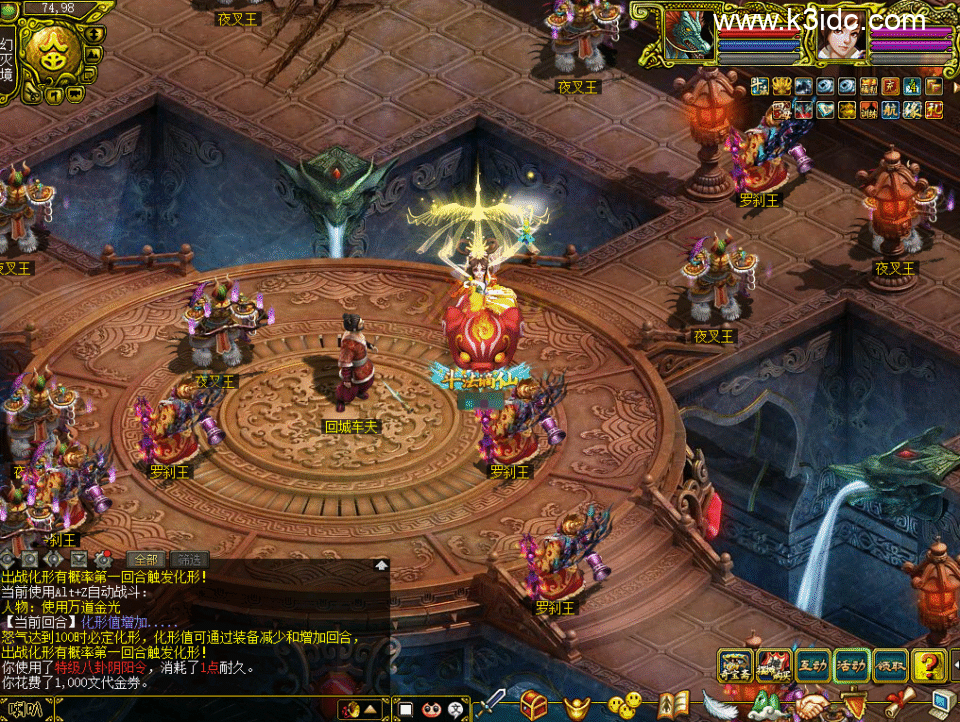Open the 活动 events panel
The width and height of the screenshot is (960, 722).
851,664
